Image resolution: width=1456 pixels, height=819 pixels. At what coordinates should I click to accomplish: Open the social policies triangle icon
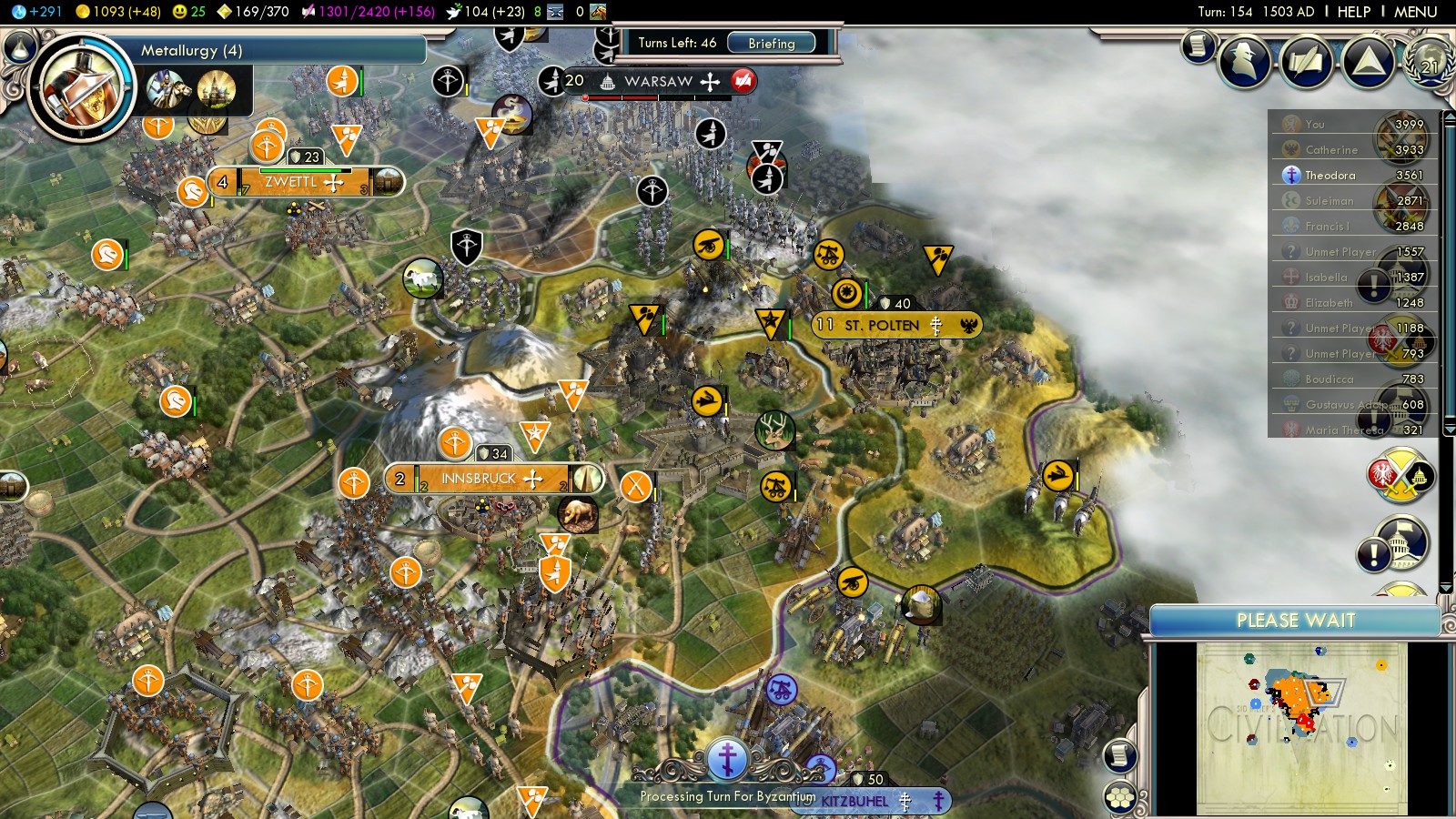[x=1368, y=62]
